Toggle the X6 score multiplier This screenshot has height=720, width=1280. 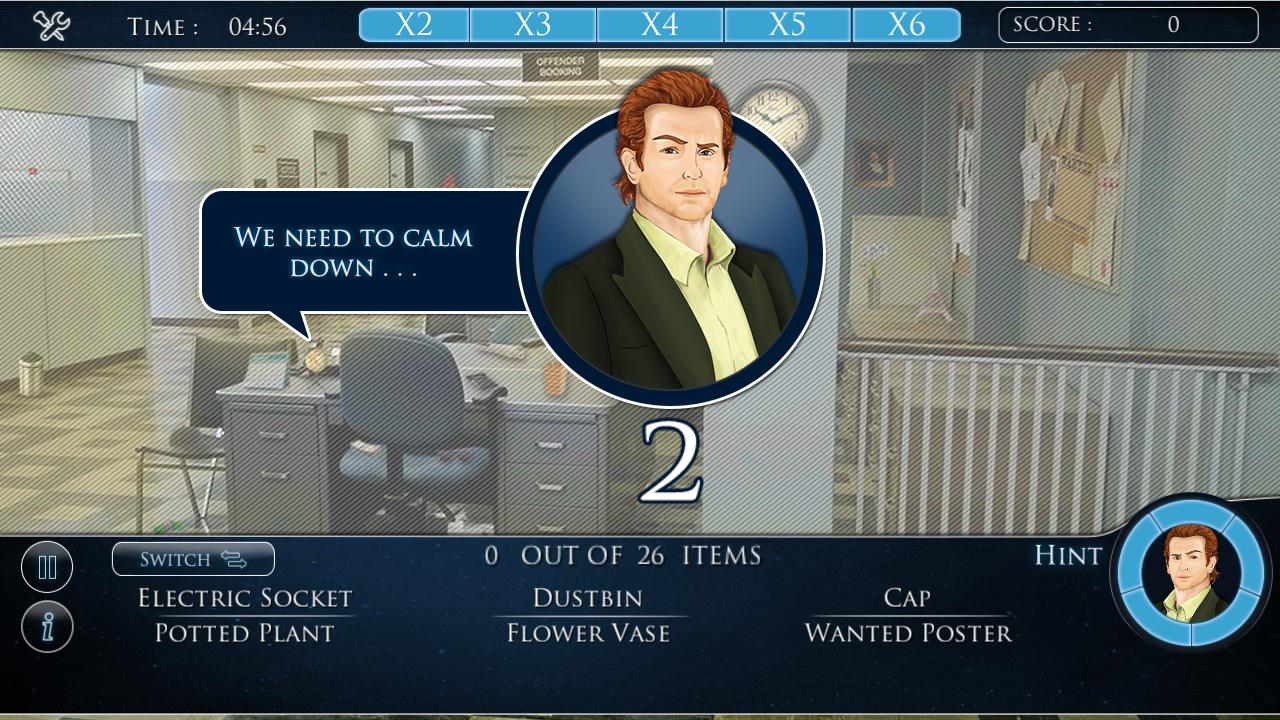point(906,24)
